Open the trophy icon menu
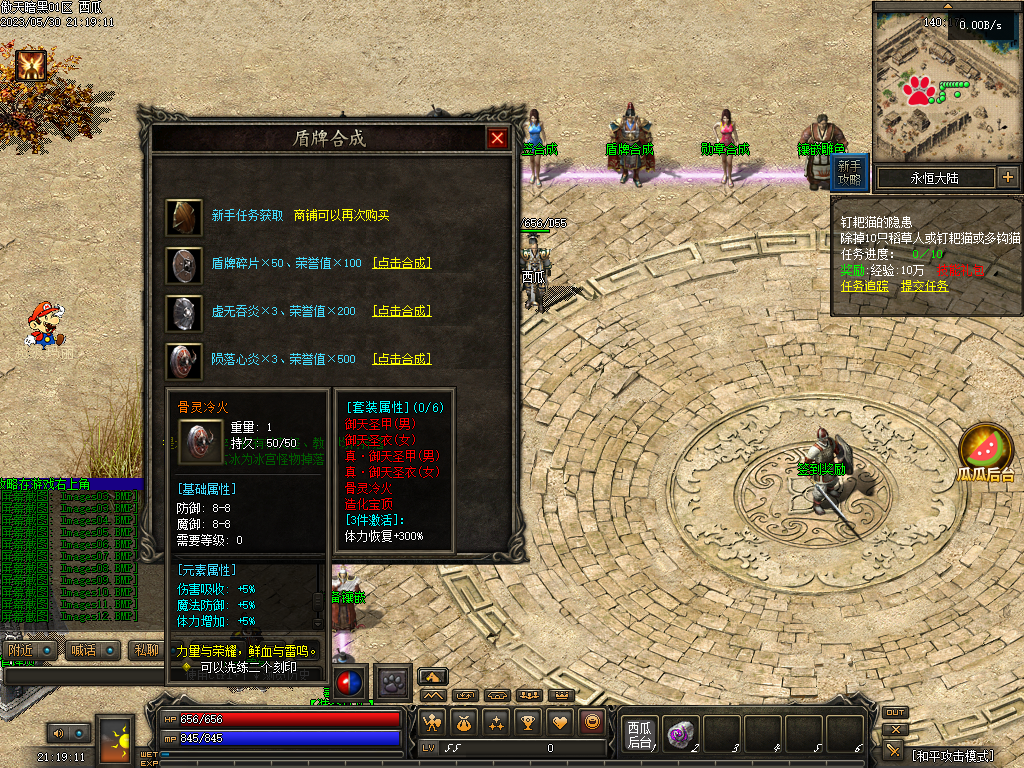Image resolution: width=1024 pixels, height=768 pixels. click(529, 722)
